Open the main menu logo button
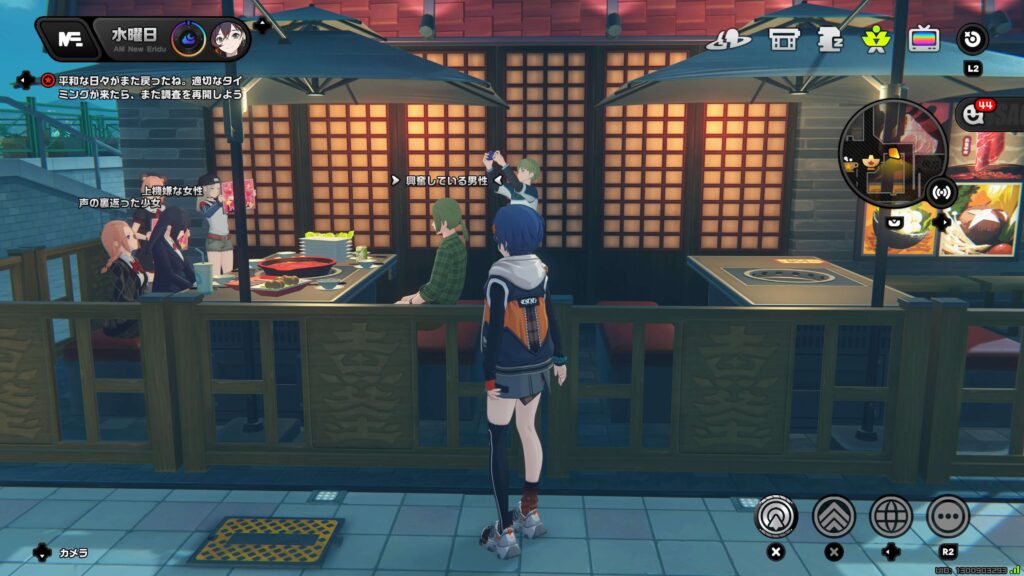 [x=69, y=40]
